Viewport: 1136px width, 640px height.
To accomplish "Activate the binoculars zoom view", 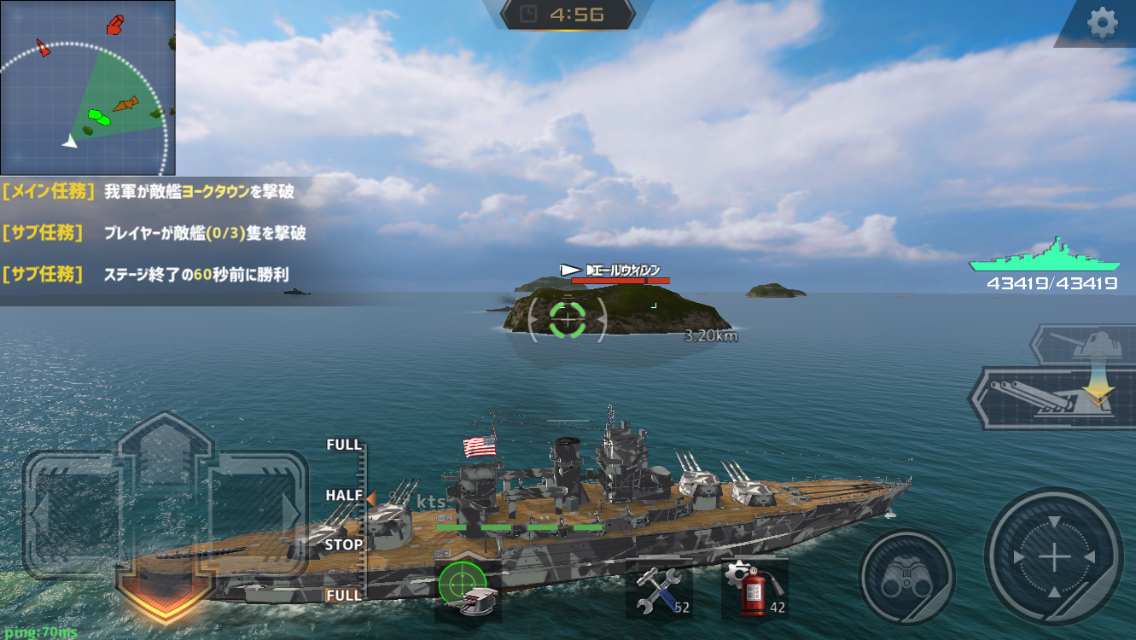I will point(907,578).
